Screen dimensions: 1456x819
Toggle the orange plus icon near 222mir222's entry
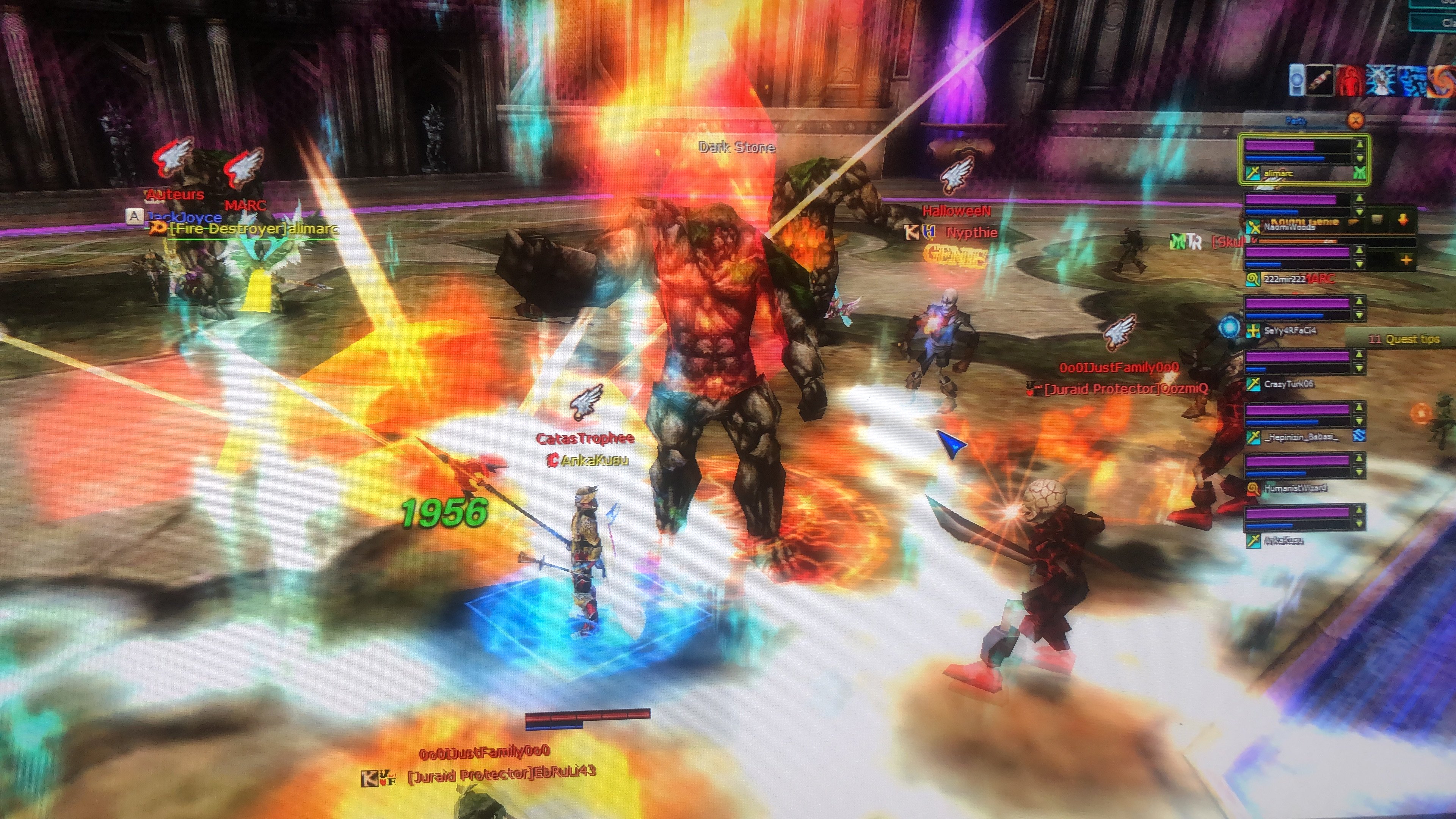point(1407,260)
